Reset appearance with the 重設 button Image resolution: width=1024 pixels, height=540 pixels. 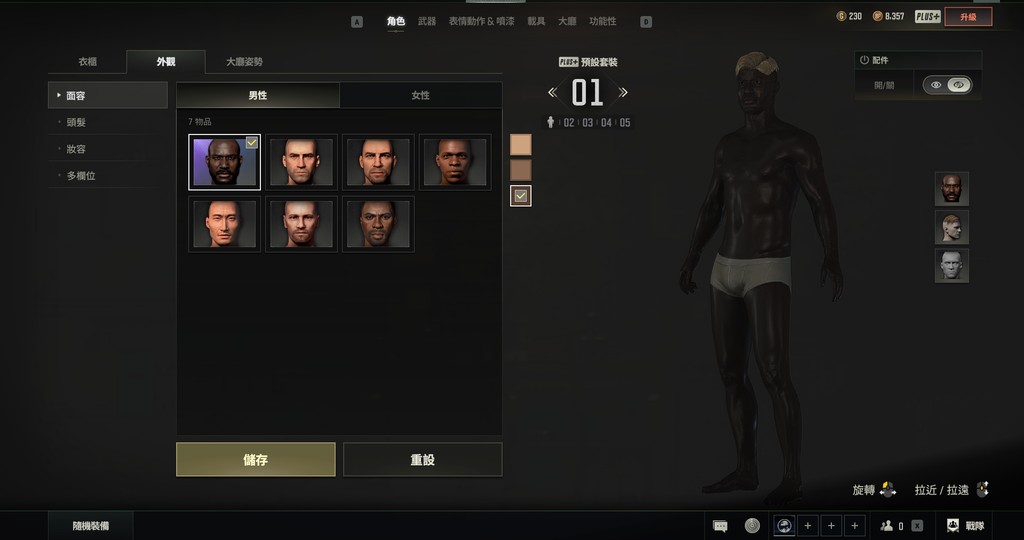tap(422, 460)
